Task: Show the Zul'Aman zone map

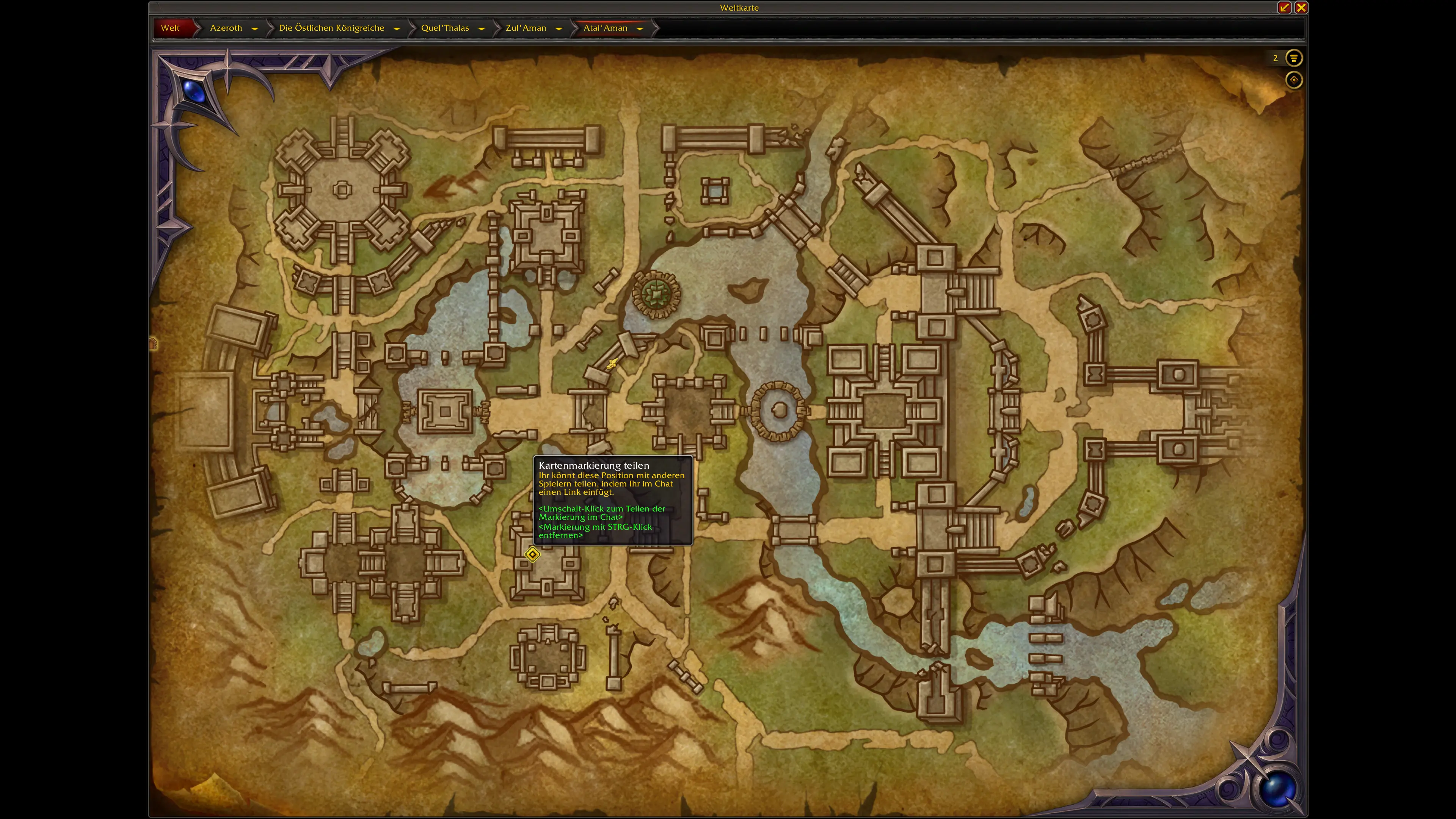Action: 526,28
